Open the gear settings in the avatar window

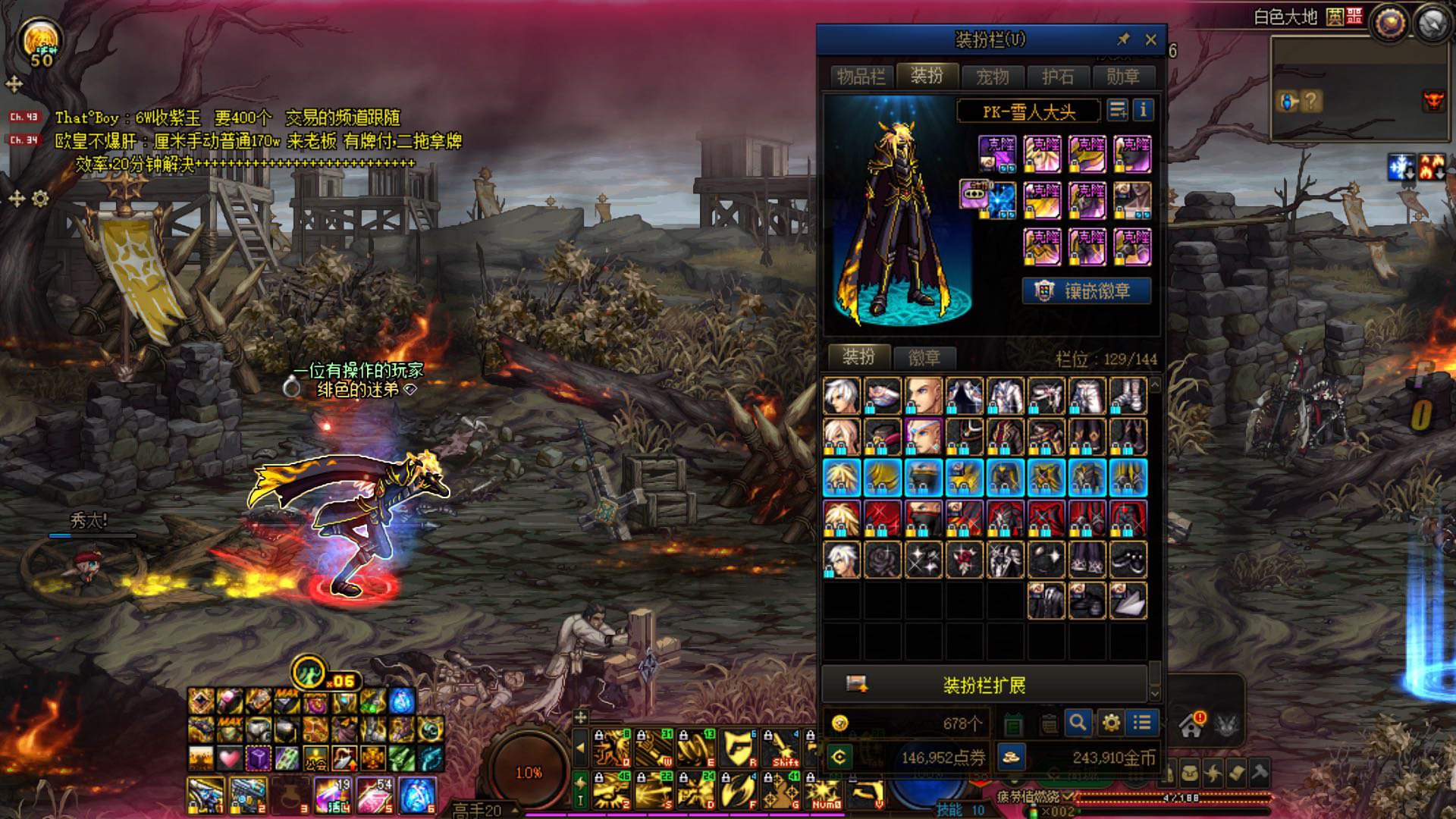[x=1111, y=723]
